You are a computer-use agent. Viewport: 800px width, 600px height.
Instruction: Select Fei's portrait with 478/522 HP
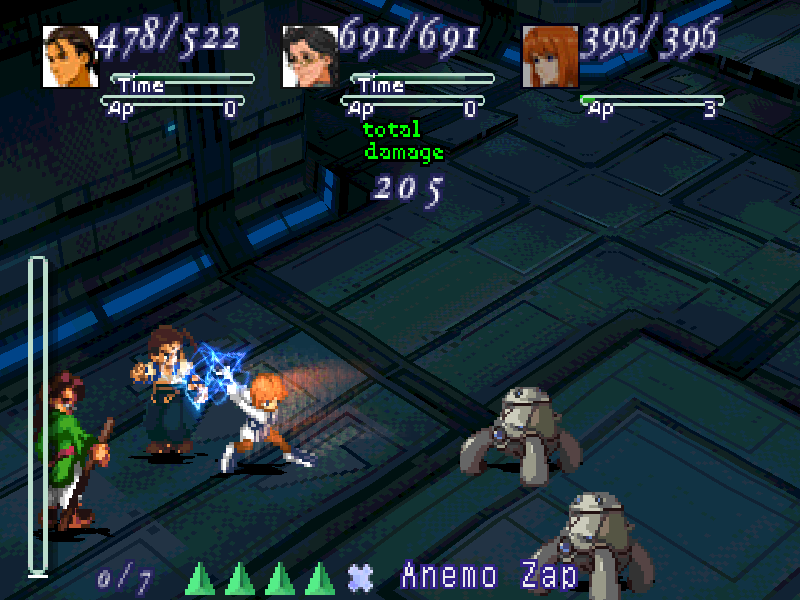point(70,56)
